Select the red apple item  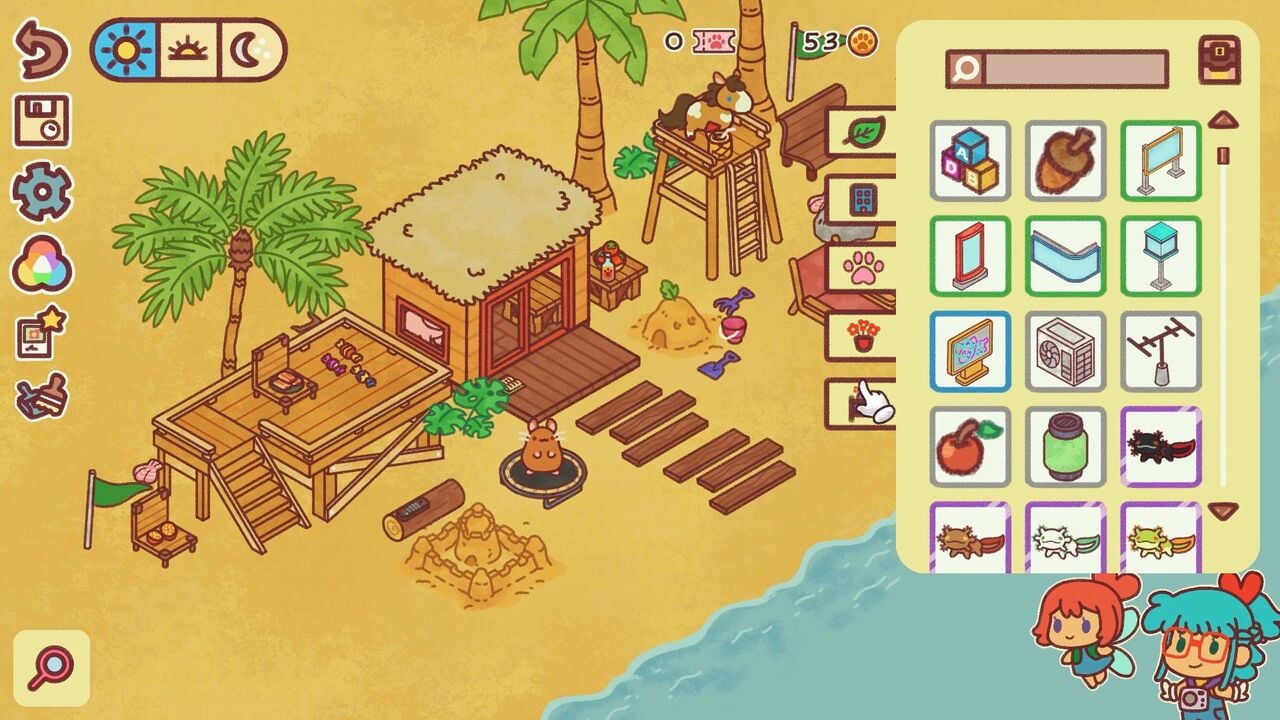(970, 447)
